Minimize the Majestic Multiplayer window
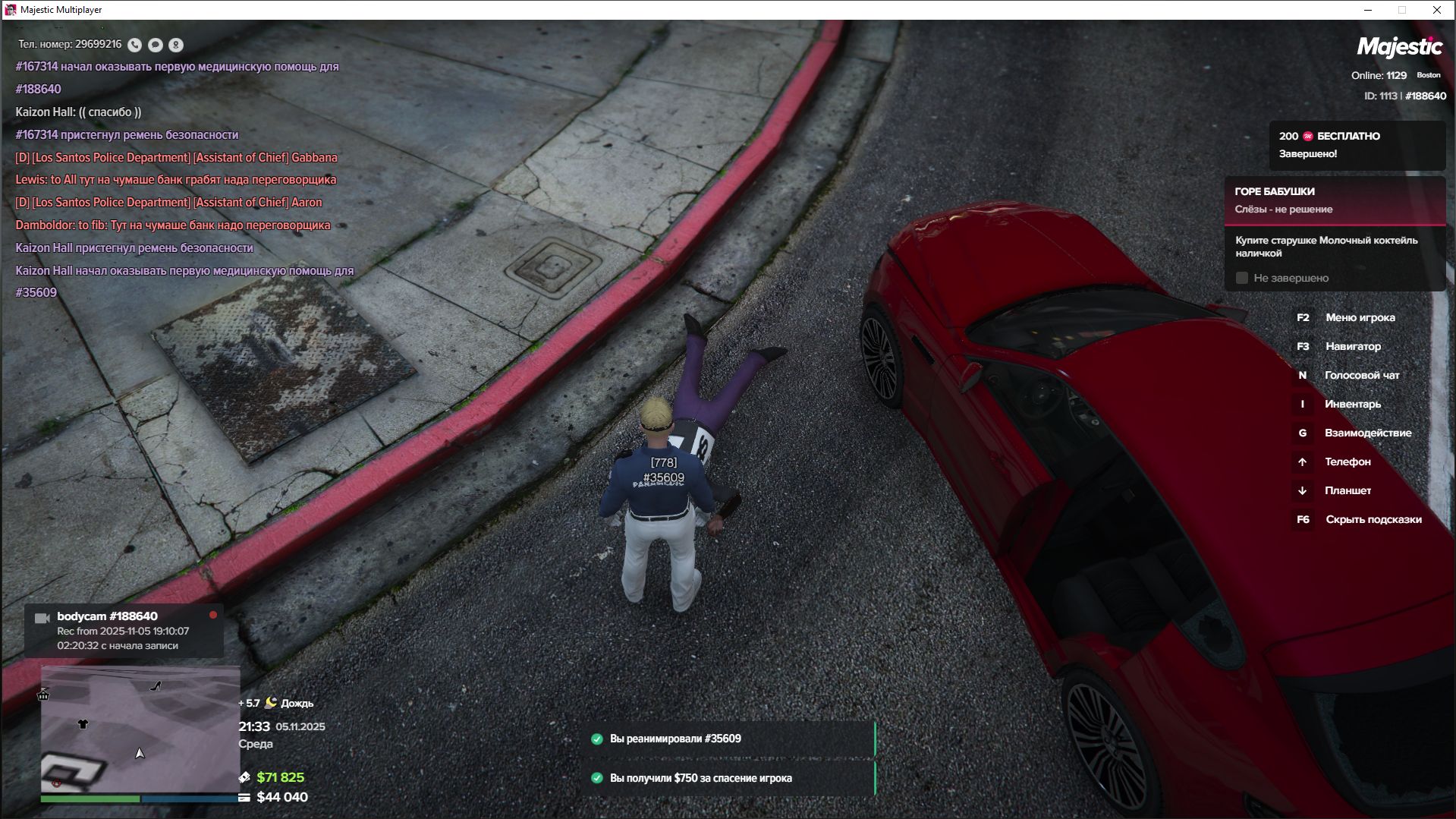The height and width of the screenshot is (819, 1456). [1368, 10]
